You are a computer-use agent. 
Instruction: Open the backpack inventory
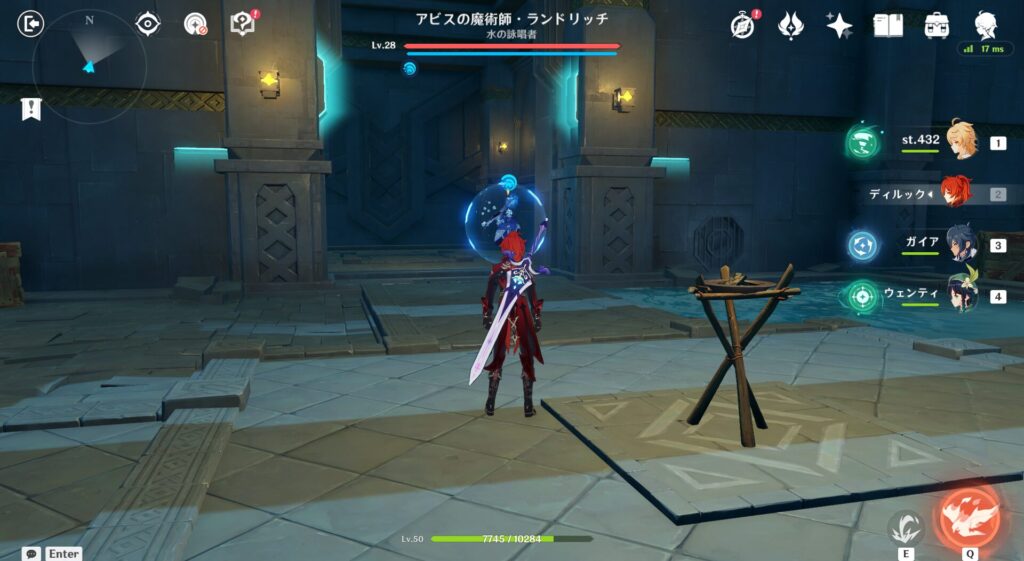coord(937,25)
